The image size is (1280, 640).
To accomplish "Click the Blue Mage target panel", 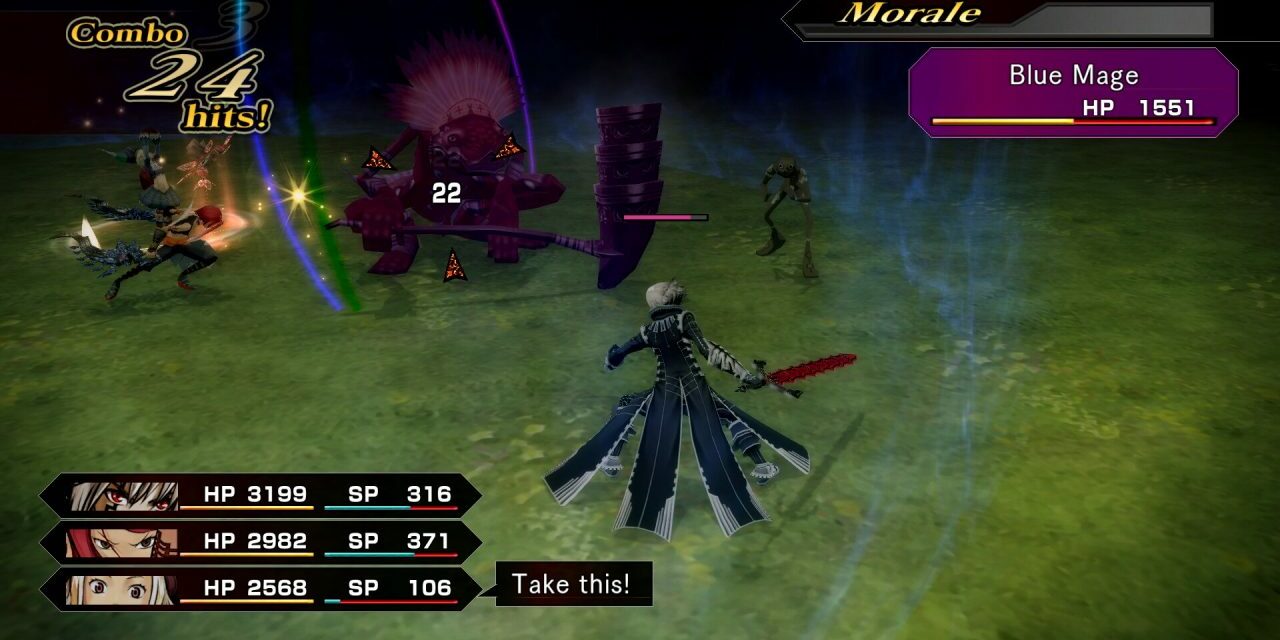I will coord(1072,92).
